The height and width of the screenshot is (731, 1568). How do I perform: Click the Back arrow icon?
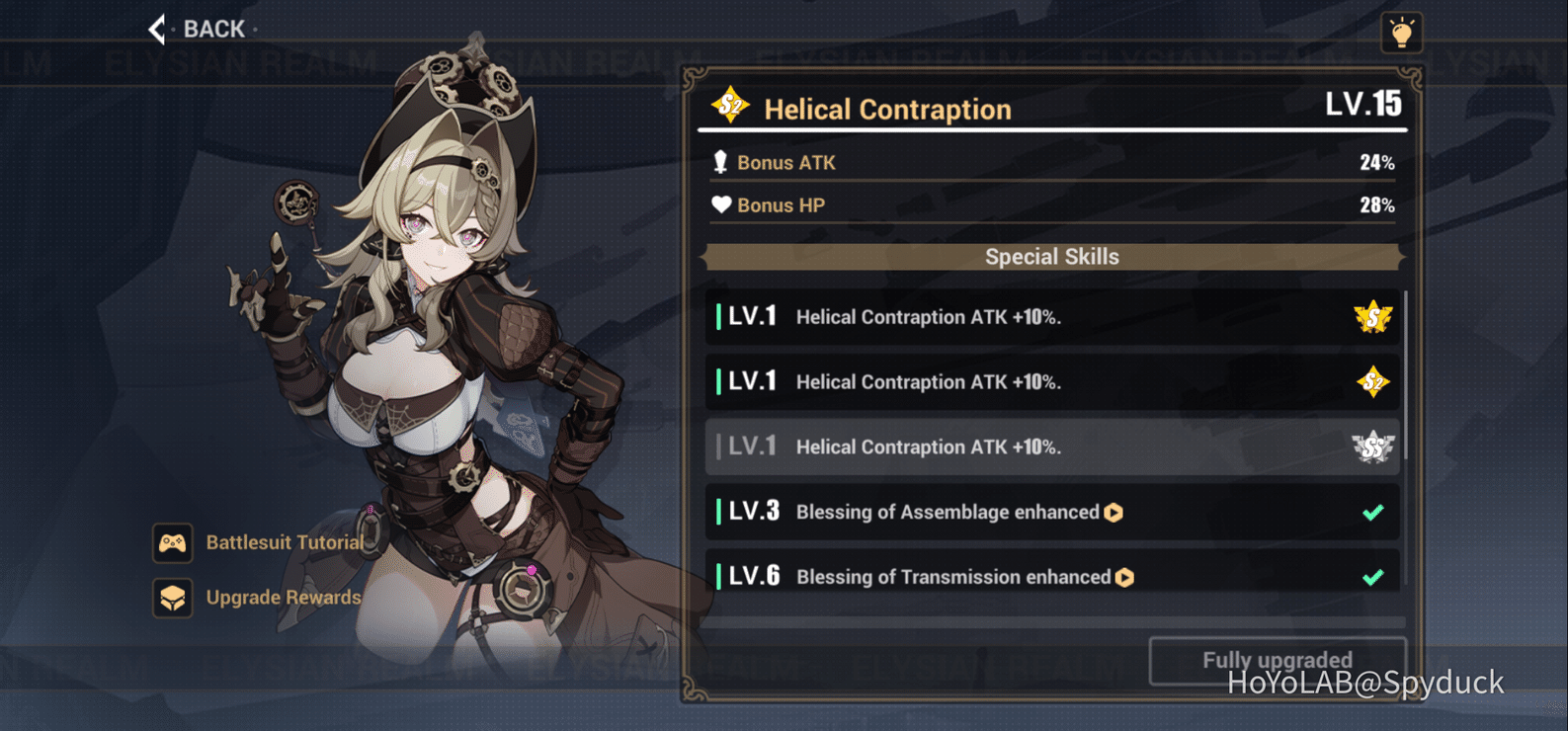point(155,29)
